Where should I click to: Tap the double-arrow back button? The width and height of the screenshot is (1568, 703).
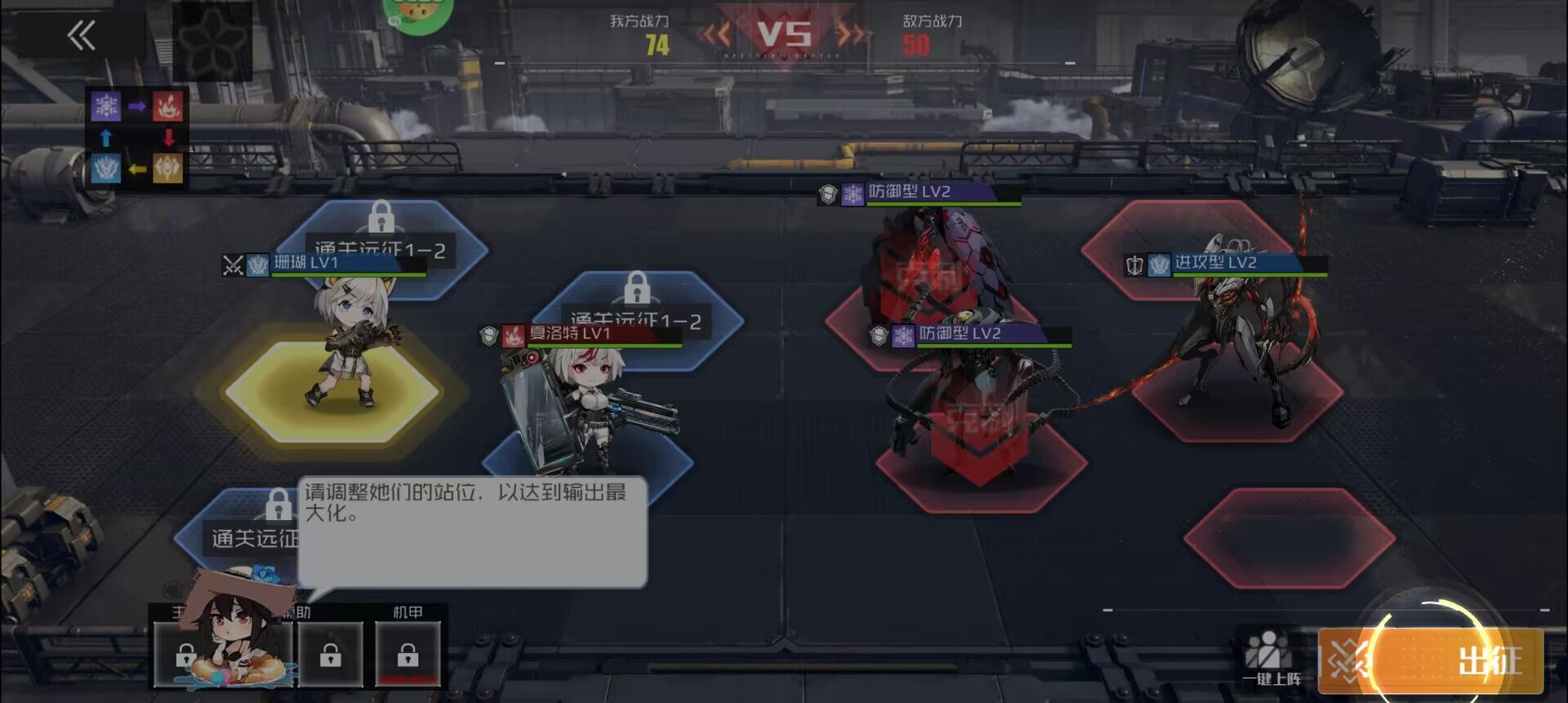click(x=81, y=36)
